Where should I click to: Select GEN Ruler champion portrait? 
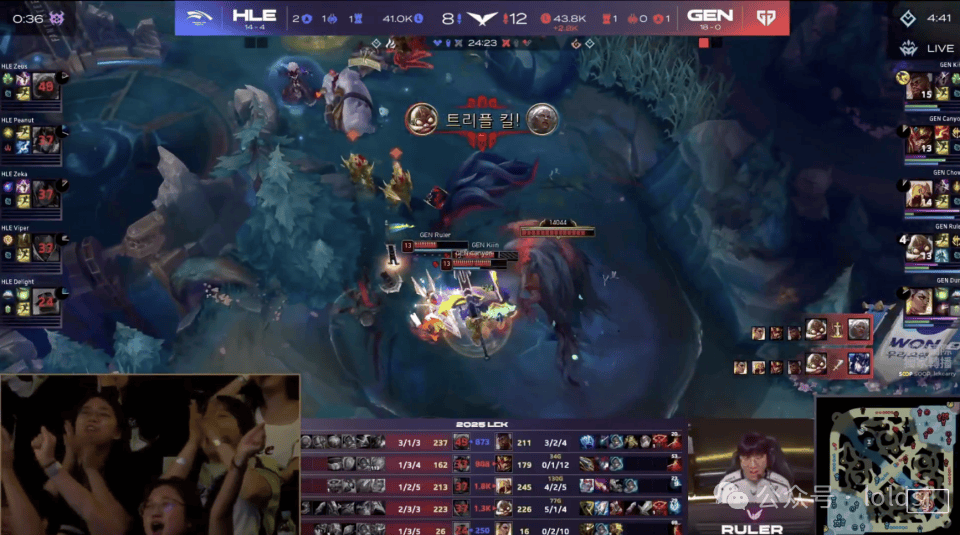919,247
